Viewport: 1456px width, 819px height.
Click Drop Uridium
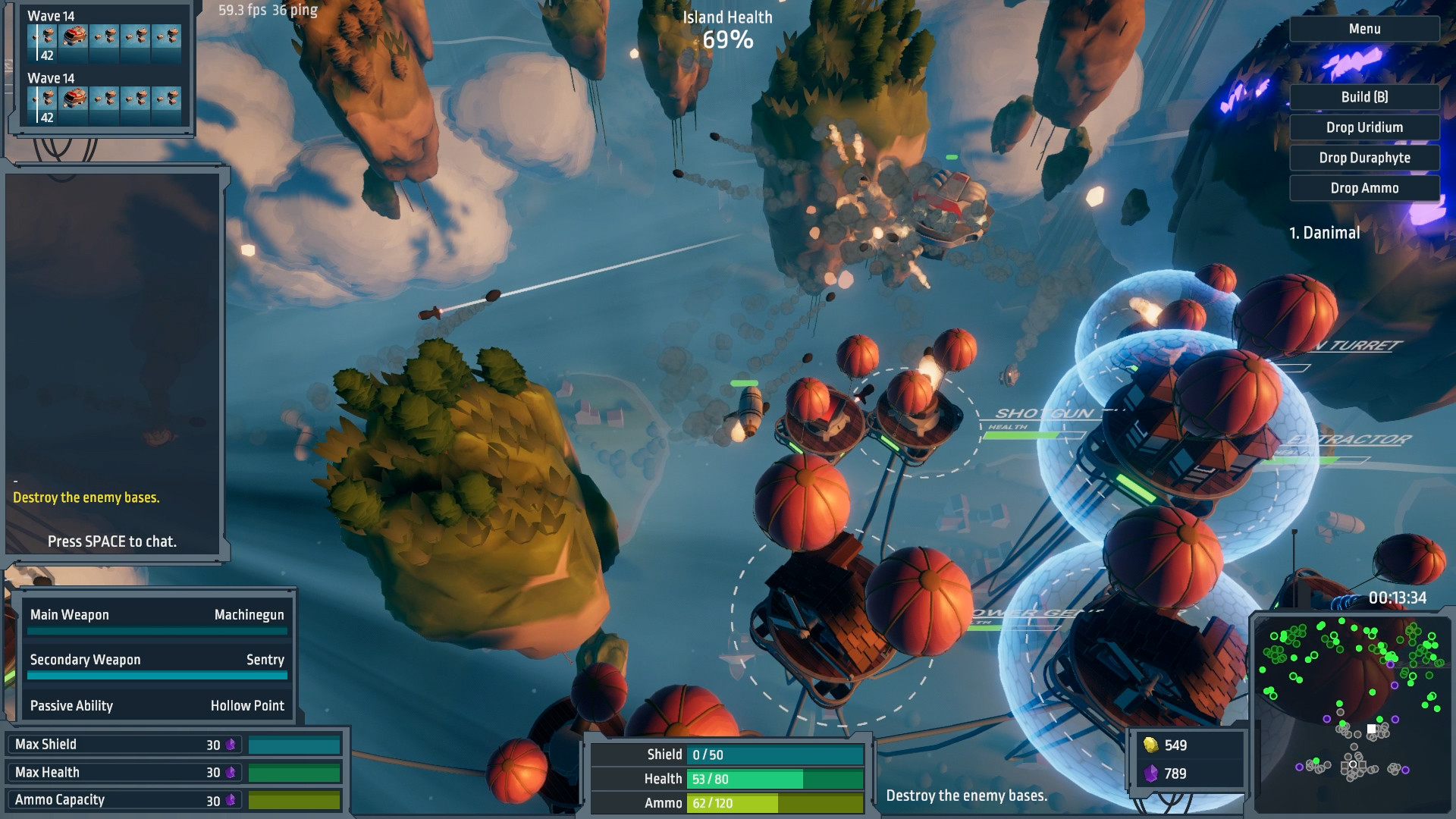[1363, 127]
